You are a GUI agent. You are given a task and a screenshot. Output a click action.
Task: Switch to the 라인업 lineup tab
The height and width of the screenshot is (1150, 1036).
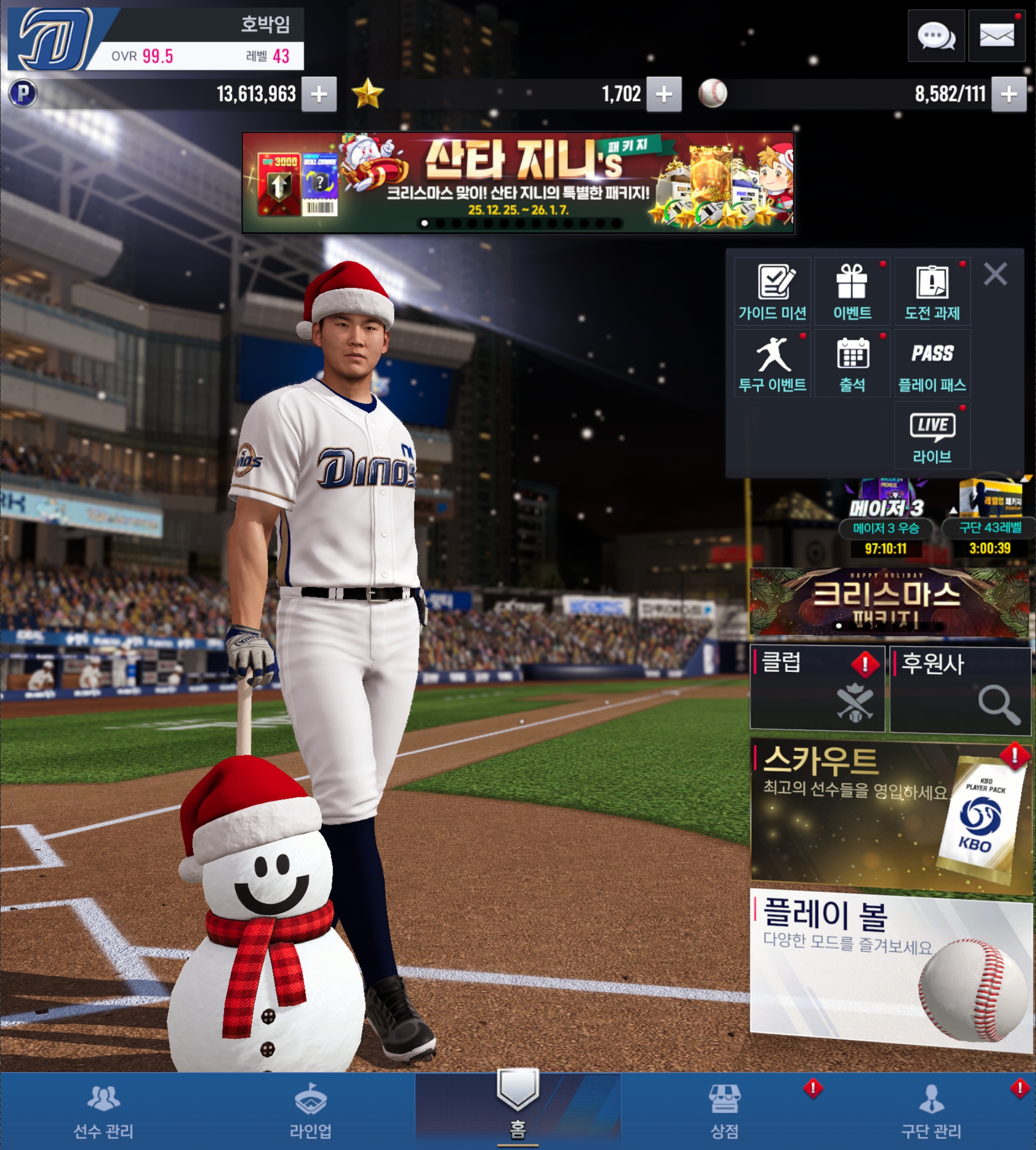click(x=310, y=1111)
